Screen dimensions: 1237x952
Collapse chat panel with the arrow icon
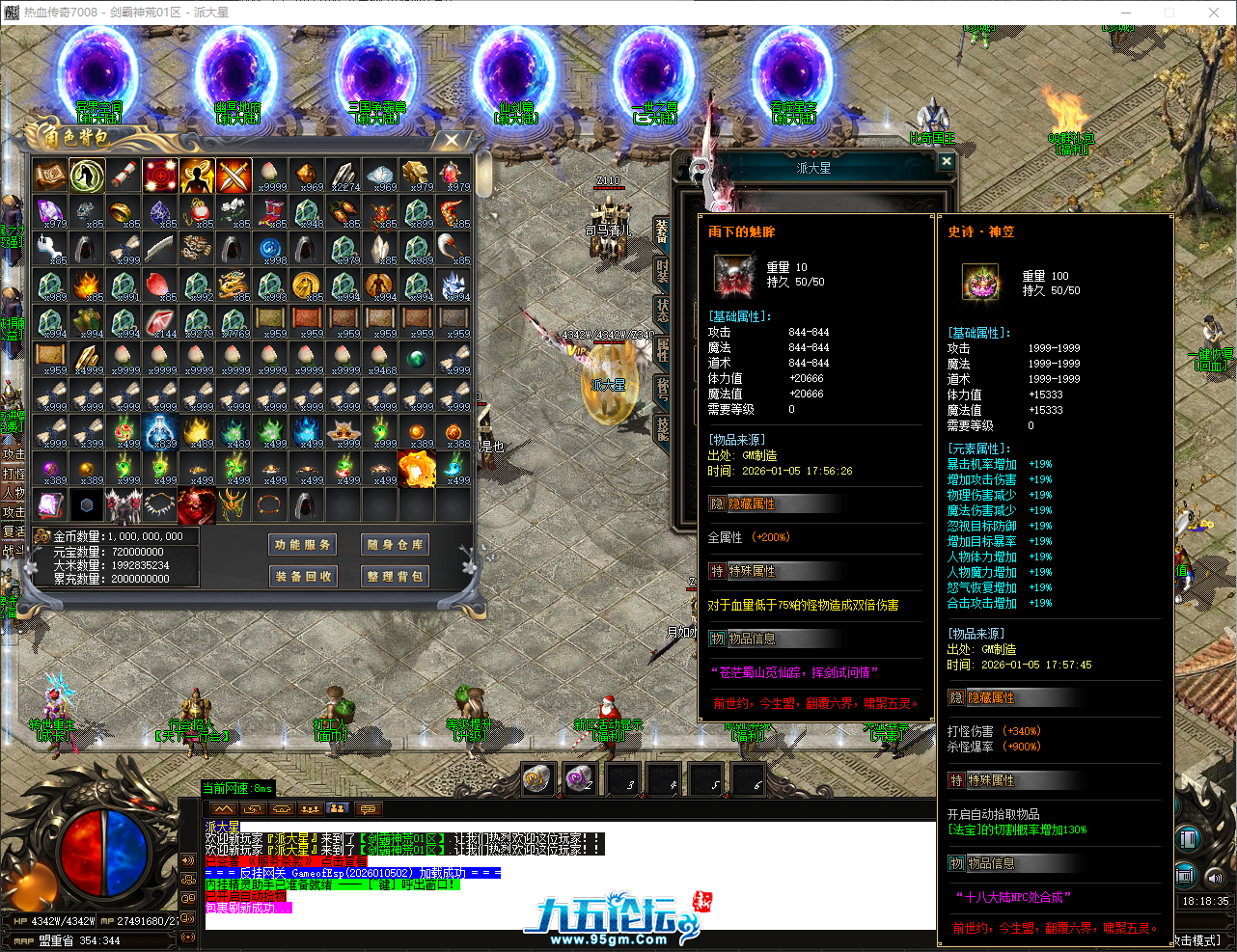point(224,808)
